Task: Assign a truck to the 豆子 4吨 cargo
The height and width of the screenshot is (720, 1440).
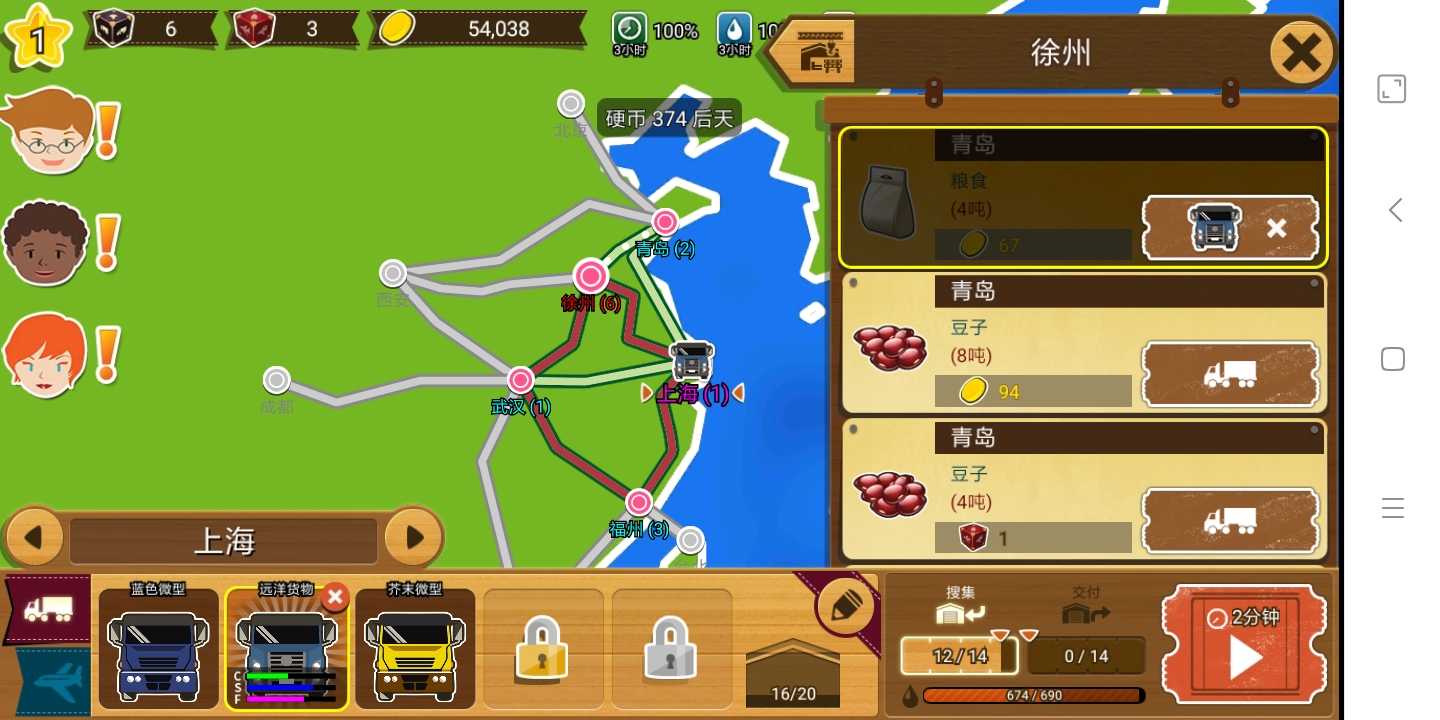Action: (x=1230, y=521)
